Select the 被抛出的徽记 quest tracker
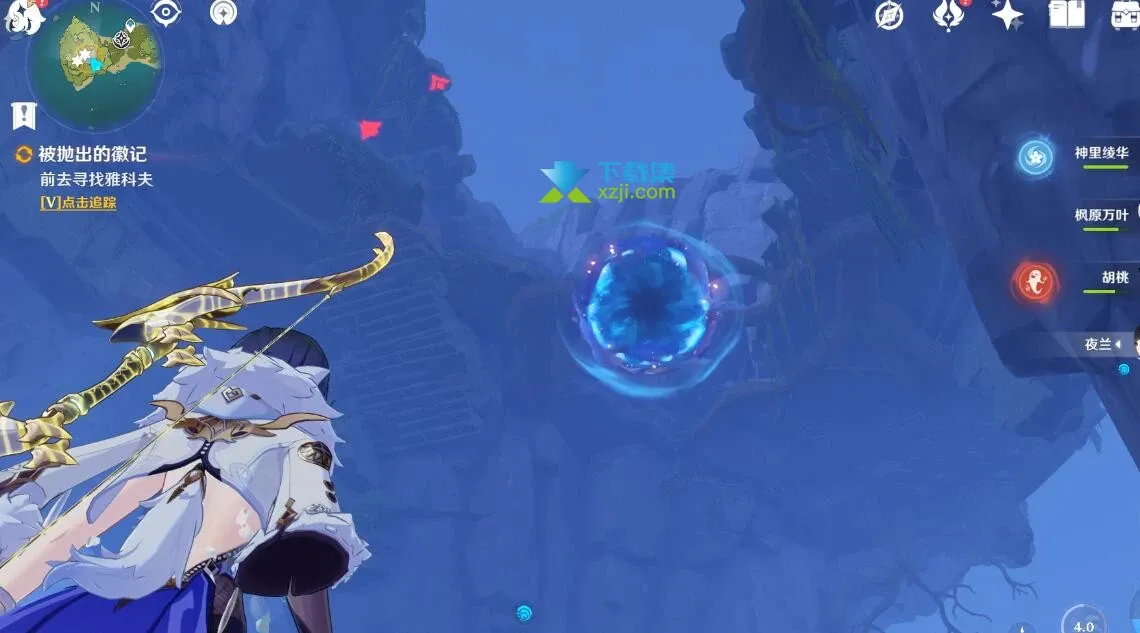Image resolution: width=1140 pixels, height=633 pixels. point(92,154)
